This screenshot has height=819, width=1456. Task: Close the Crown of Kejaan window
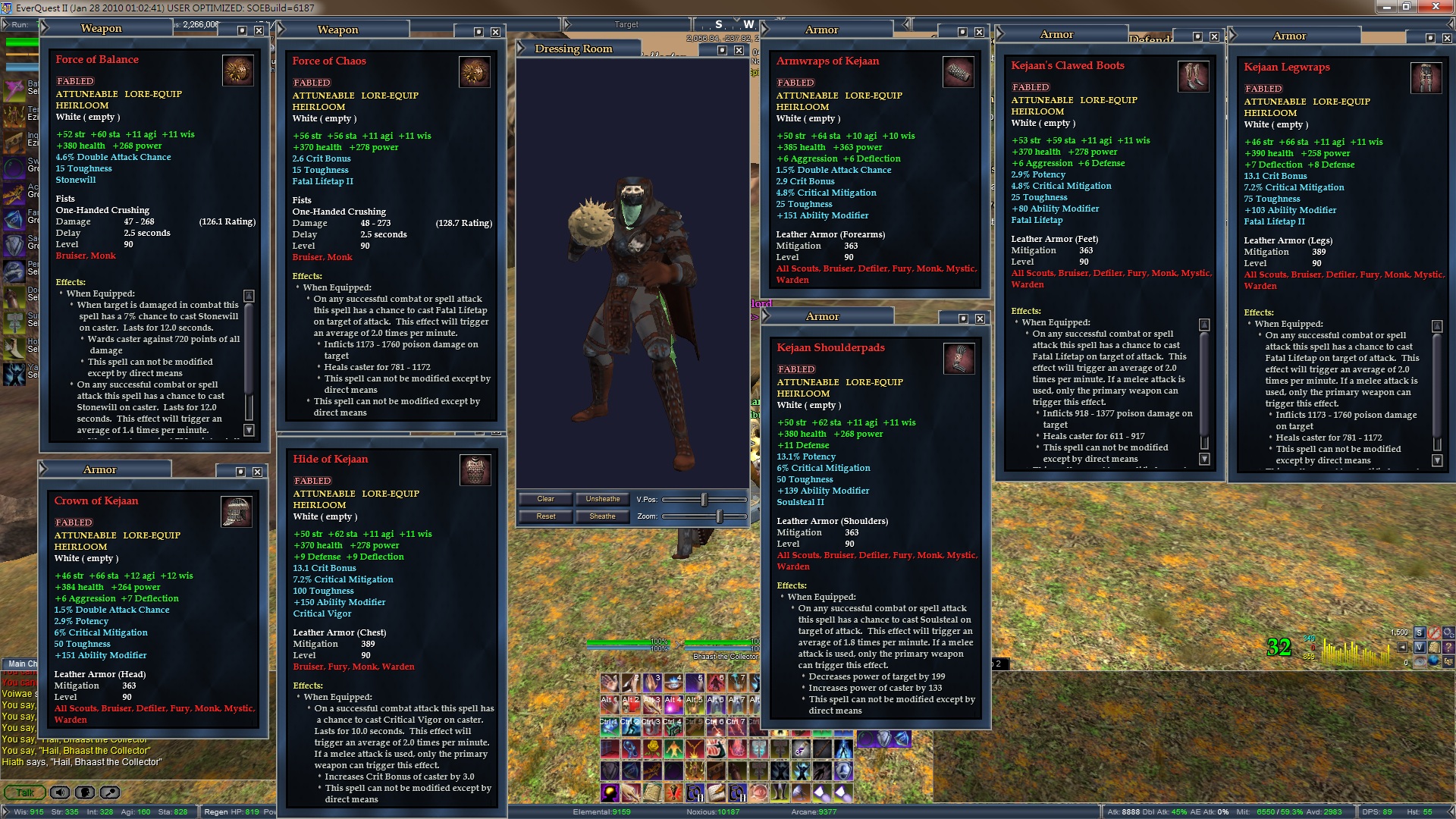[258, 472]
